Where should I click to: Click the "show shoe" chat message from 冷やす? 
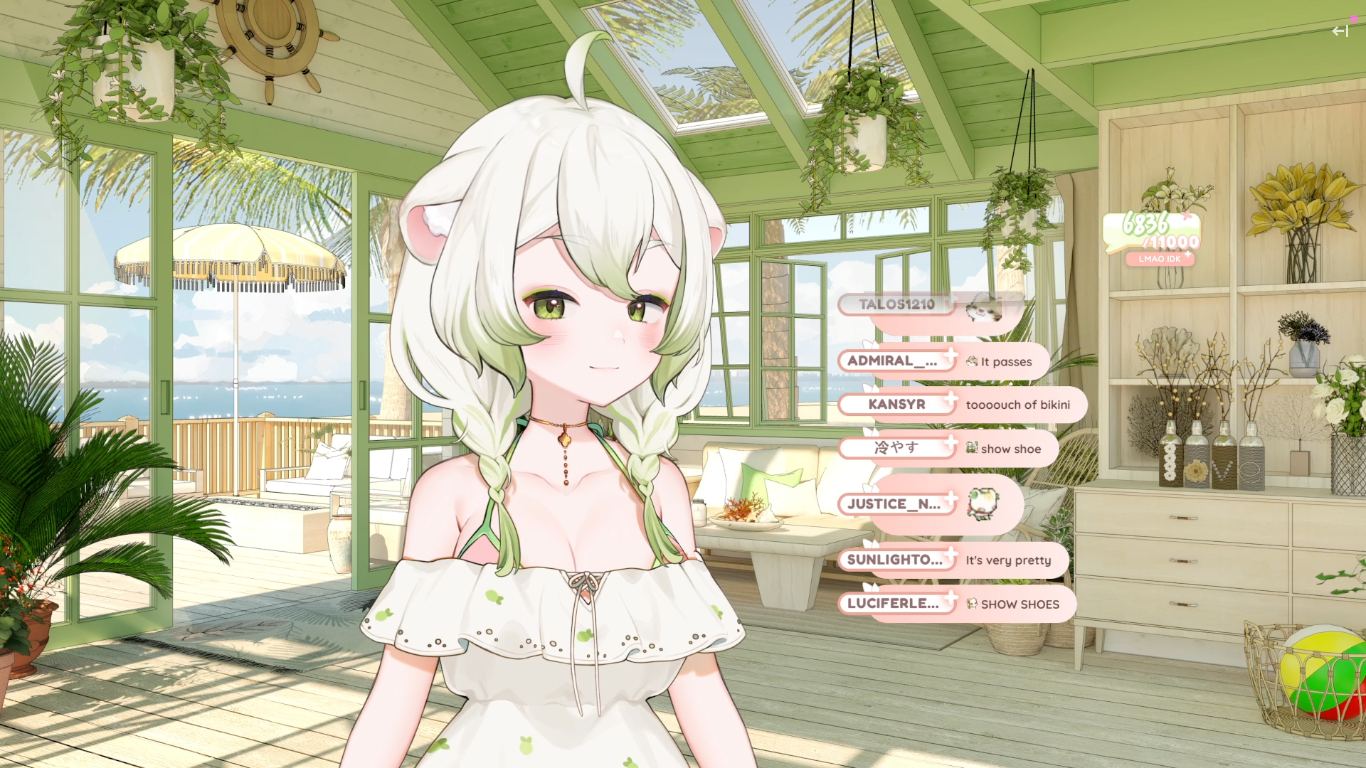click(x=1010, y=449)
